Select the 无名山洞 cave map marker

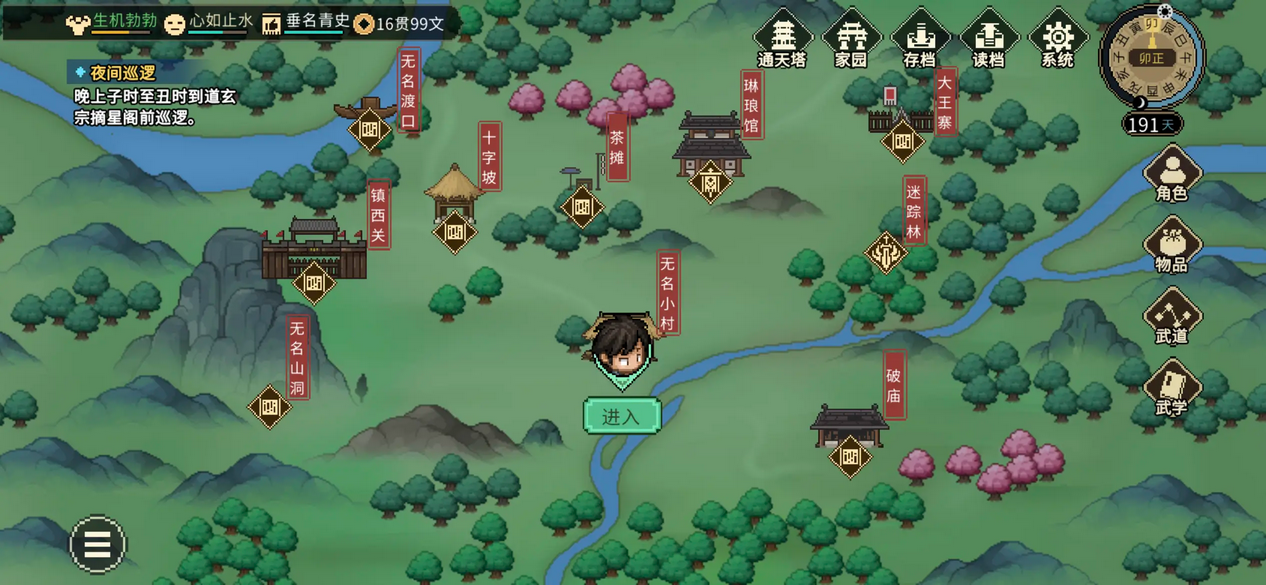(269, 407)
